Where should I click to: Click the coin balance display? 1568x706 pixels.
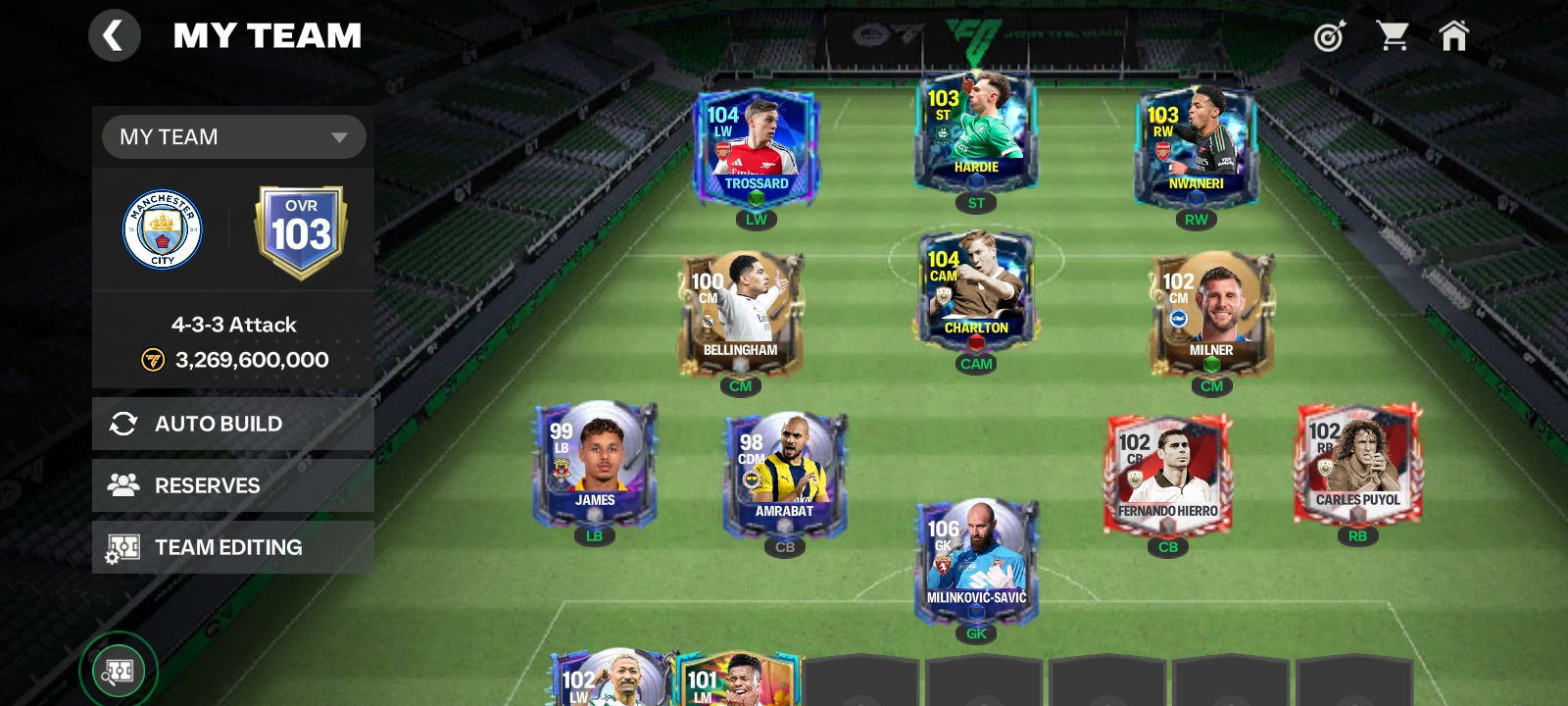[232, 360]
